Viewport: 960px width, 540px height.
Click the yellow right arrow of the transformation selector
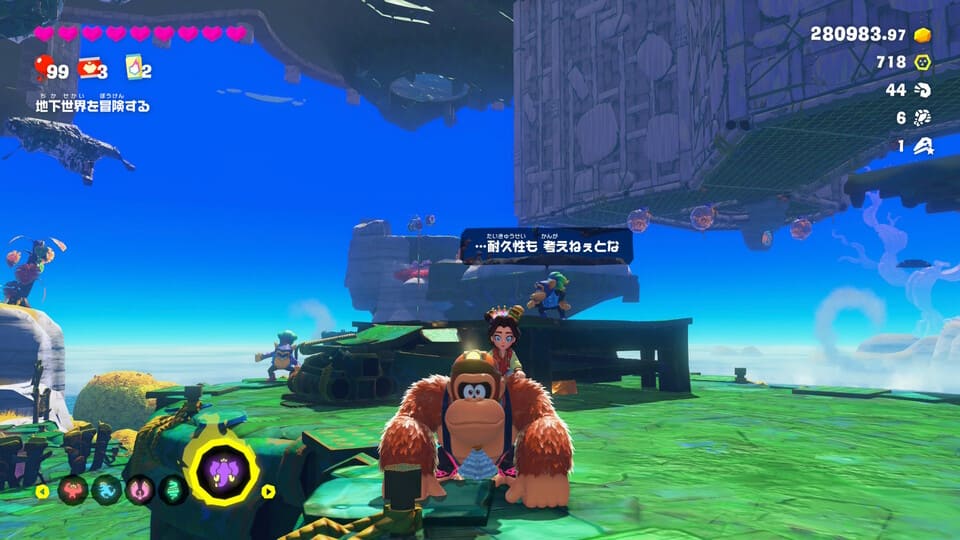268,491
